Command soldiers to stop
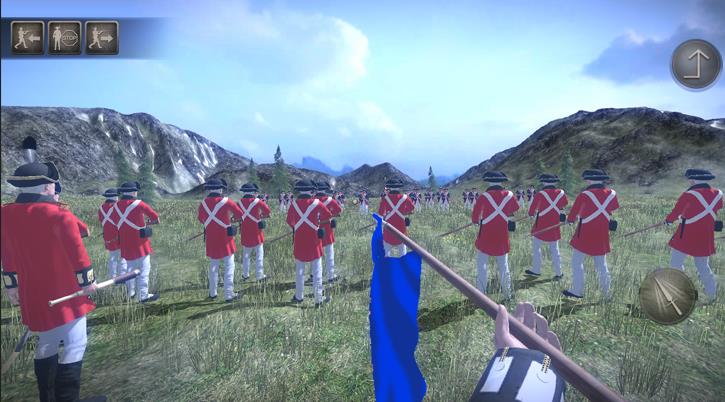Viewport: 725px width, 402px height. coord(64,38)
